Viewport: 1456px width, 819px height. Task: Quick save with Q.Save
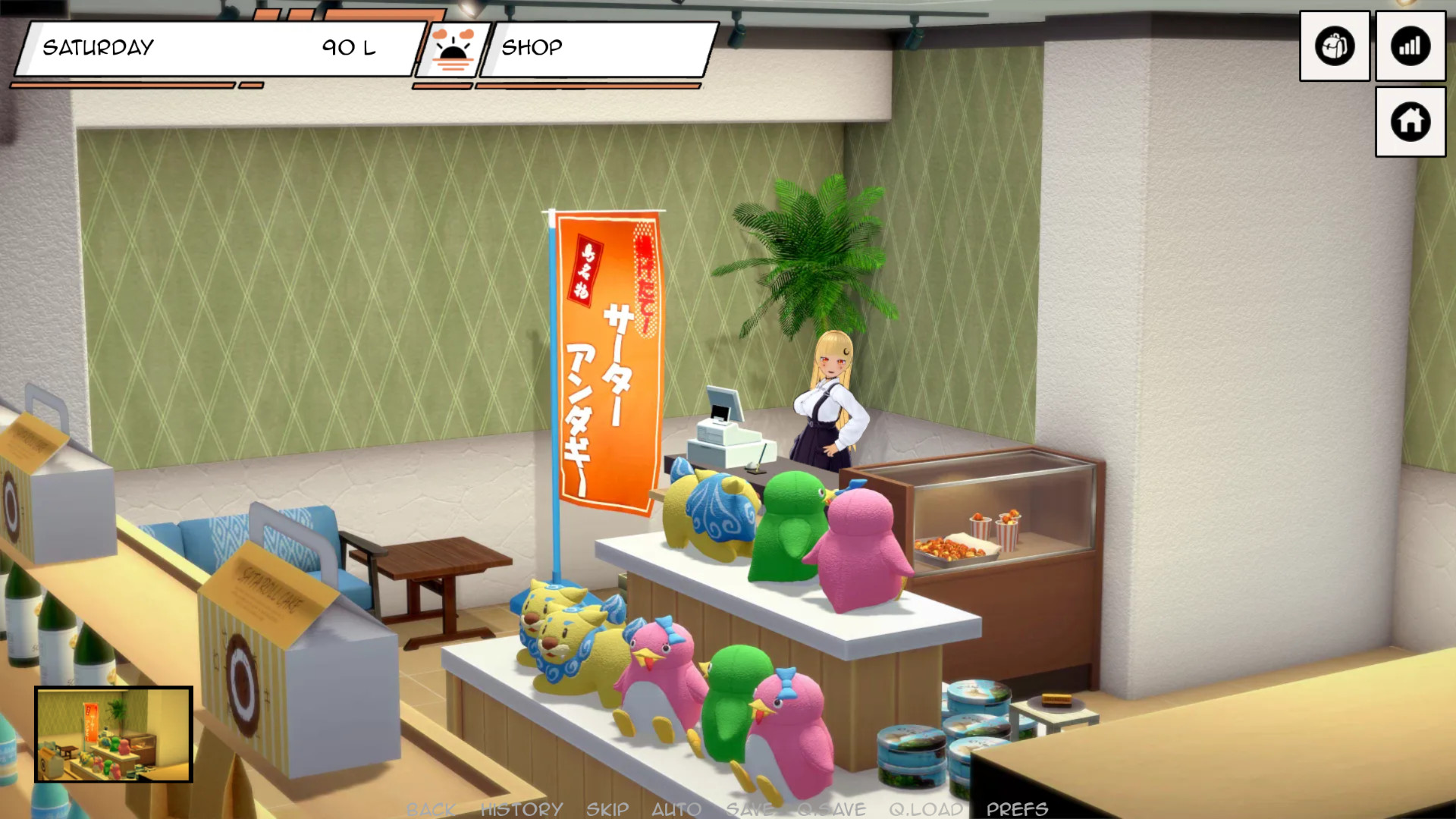click(x=831, y=809)
